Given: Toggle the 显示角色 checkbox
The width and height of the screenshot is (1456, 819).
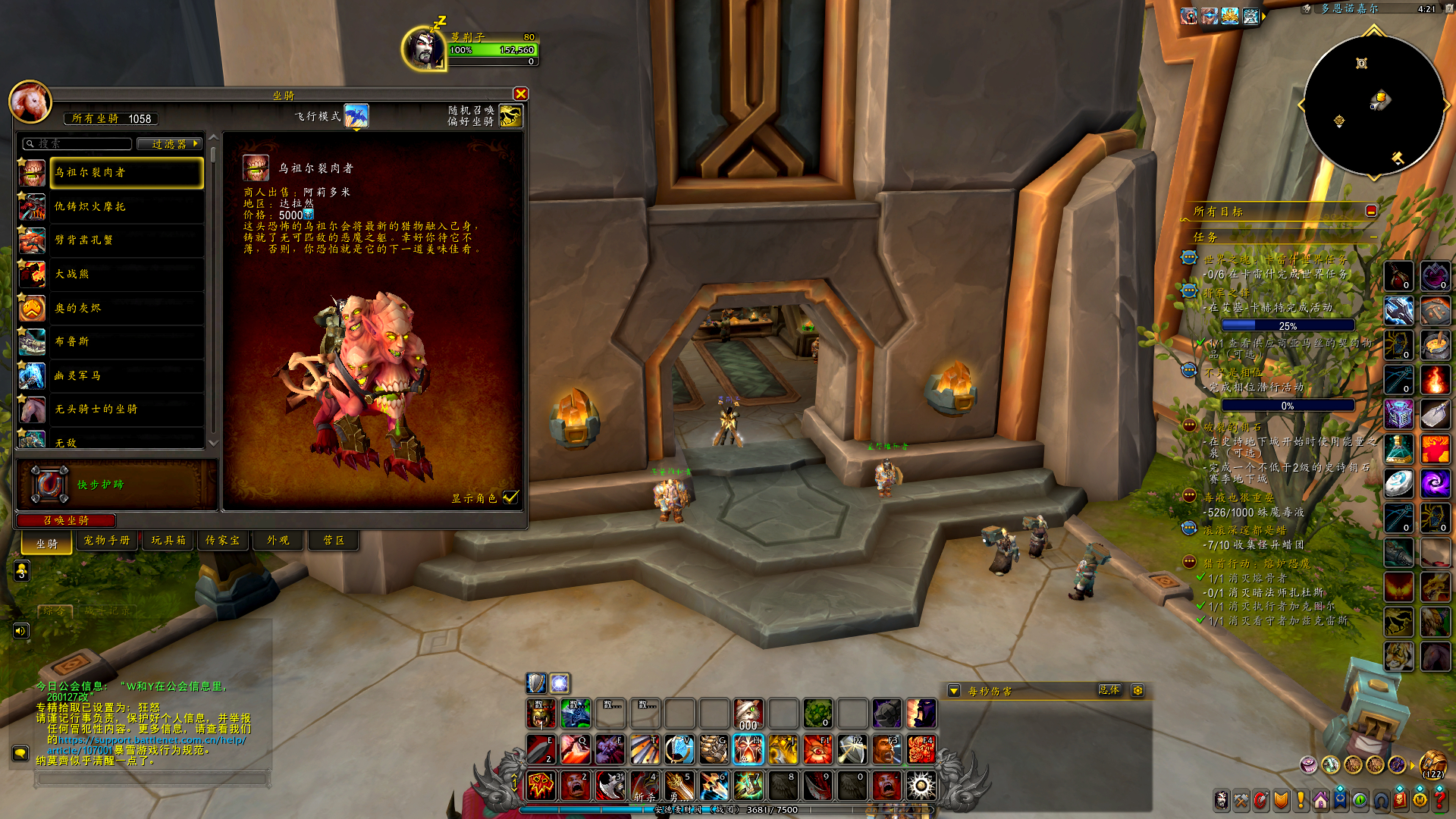Looking at the screenshot, I should tap(510, 497).
